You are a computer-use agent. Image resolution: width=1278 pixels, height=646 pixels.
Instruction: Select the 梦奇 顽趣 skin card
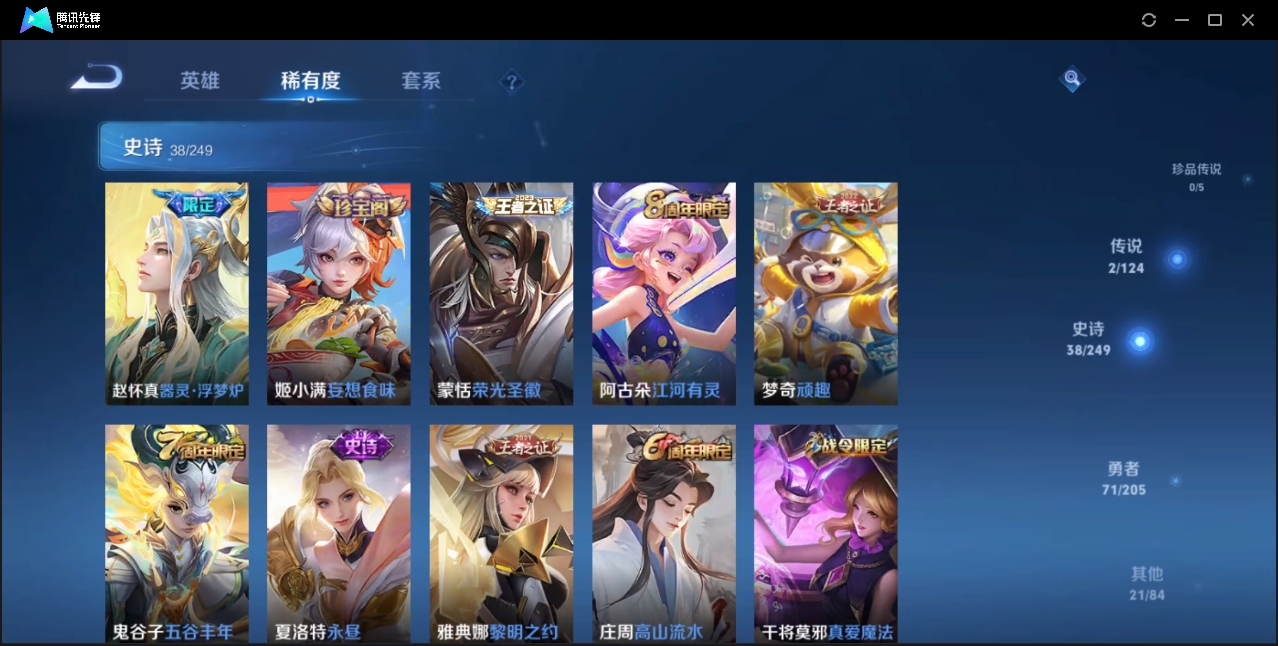(826, 293)
